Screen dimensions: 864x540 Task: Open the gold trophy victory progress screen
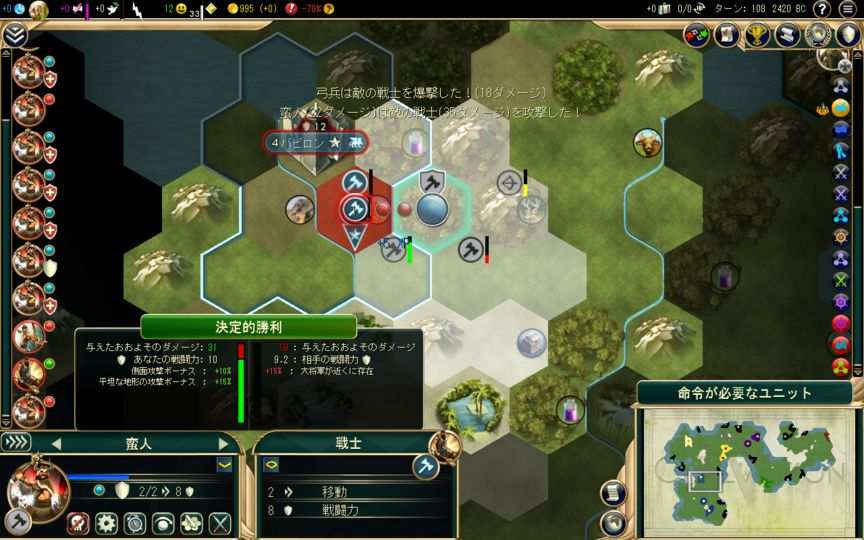pos(758,35)
